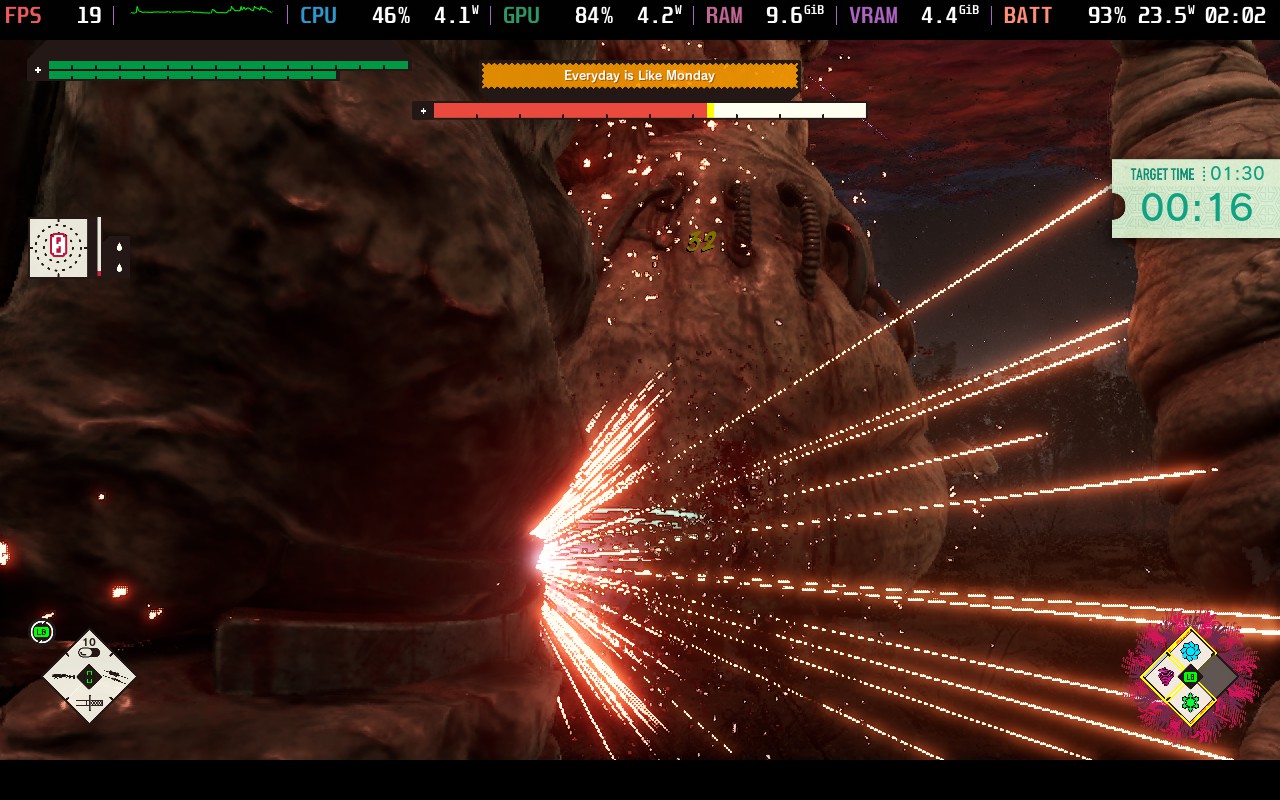Click the Everyday is Like Monday boss banner
Screen dimensions: 1280x800
tap(639, 76)
